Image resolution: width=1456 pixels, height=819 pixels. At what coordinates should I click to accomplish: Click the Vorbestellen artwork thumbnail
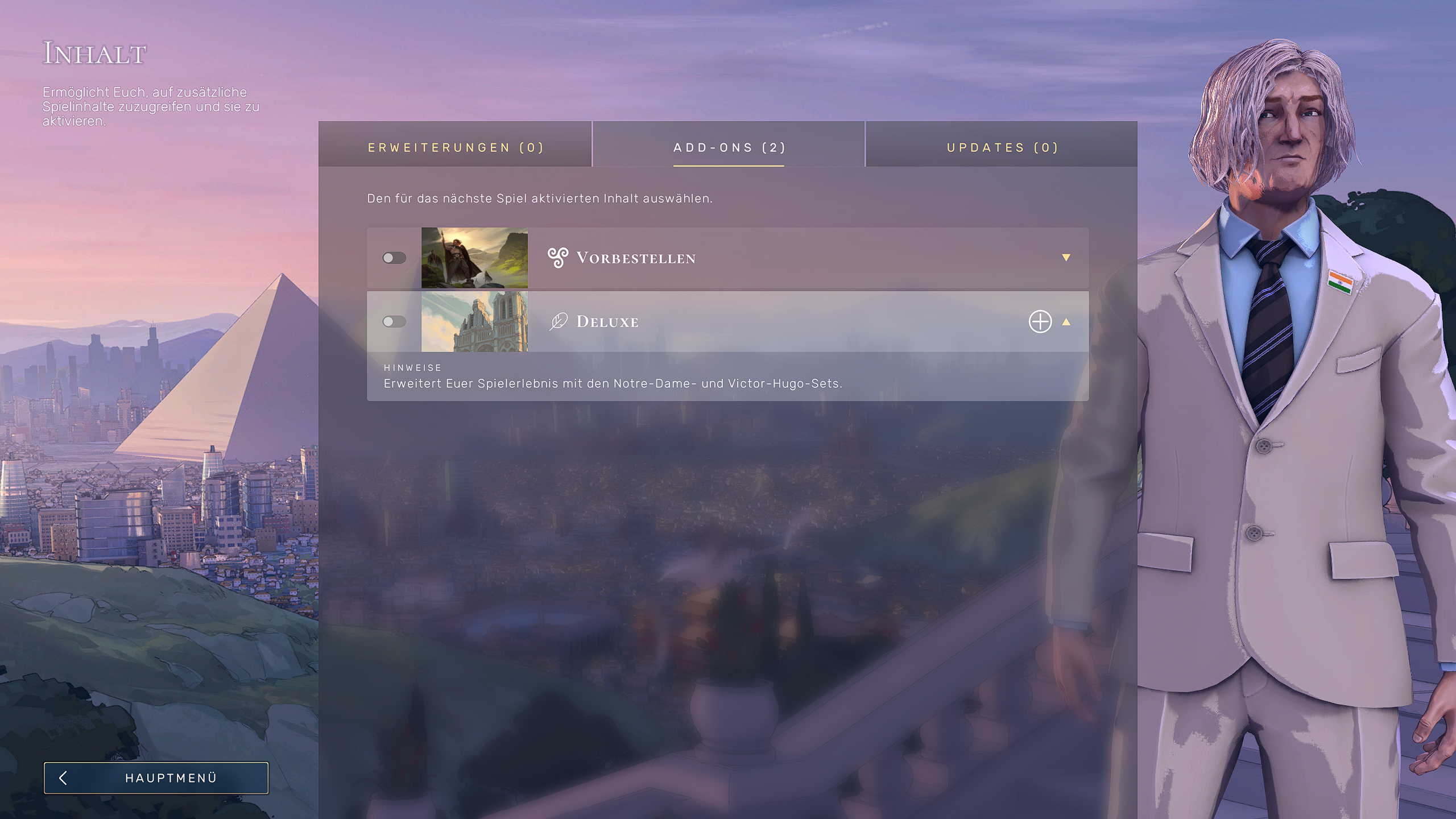(x=474, y=258)
